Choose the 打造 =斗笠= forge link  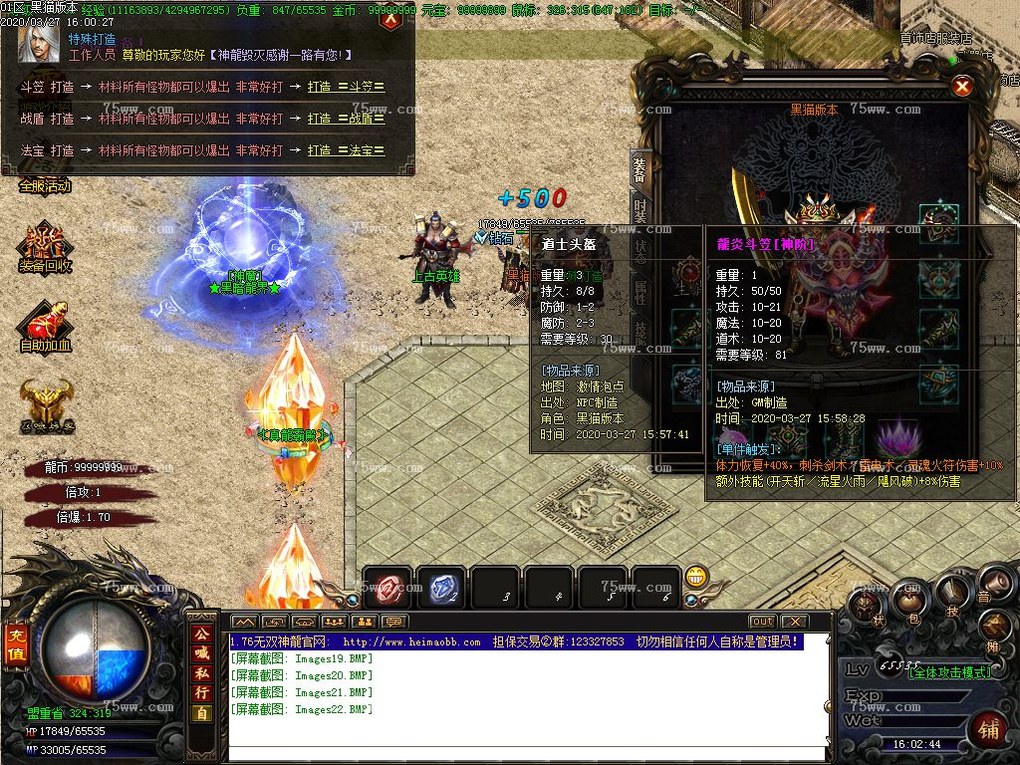(346, 87)
